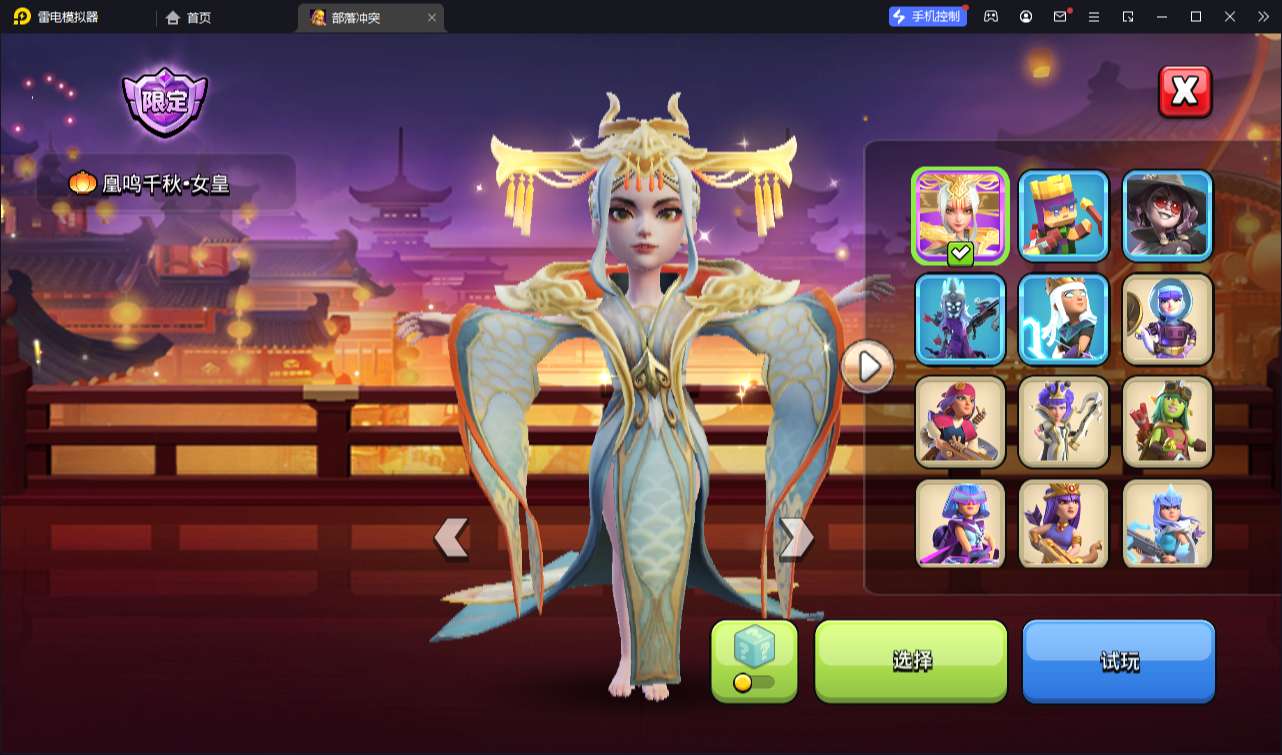Select the green goblin queen skin
Screen dimensions: 1282x755
click(x=1167, y=422)
